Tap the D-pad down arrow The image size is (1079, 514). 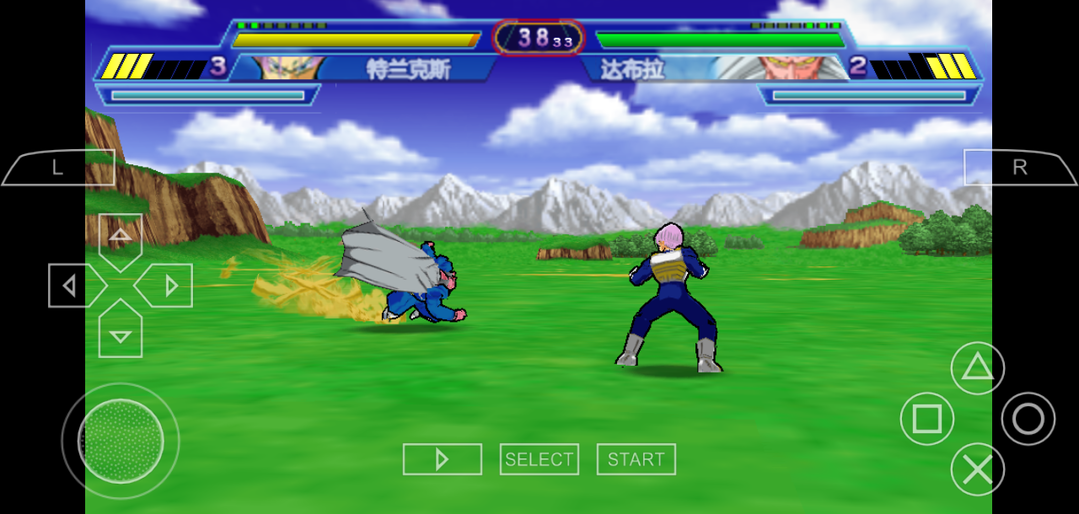click(120, 333)
